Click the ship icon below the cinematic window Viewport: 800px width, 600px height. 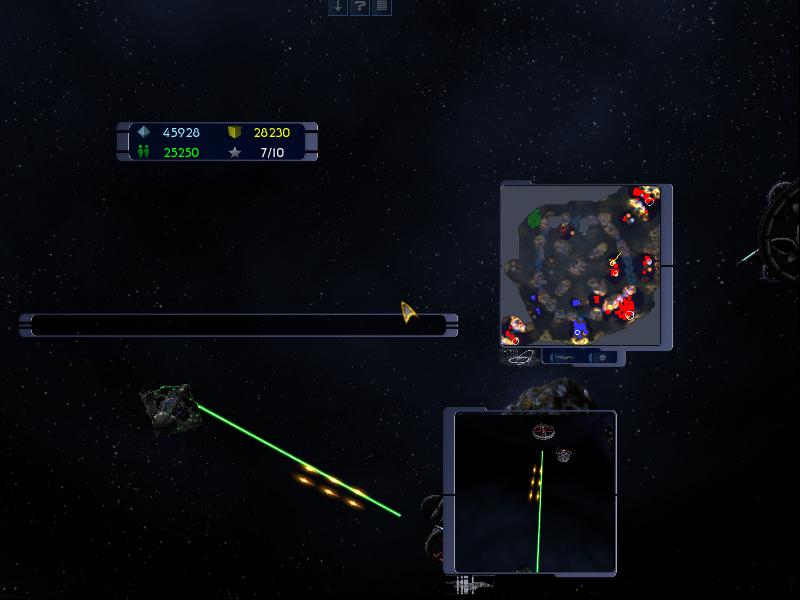469,583
